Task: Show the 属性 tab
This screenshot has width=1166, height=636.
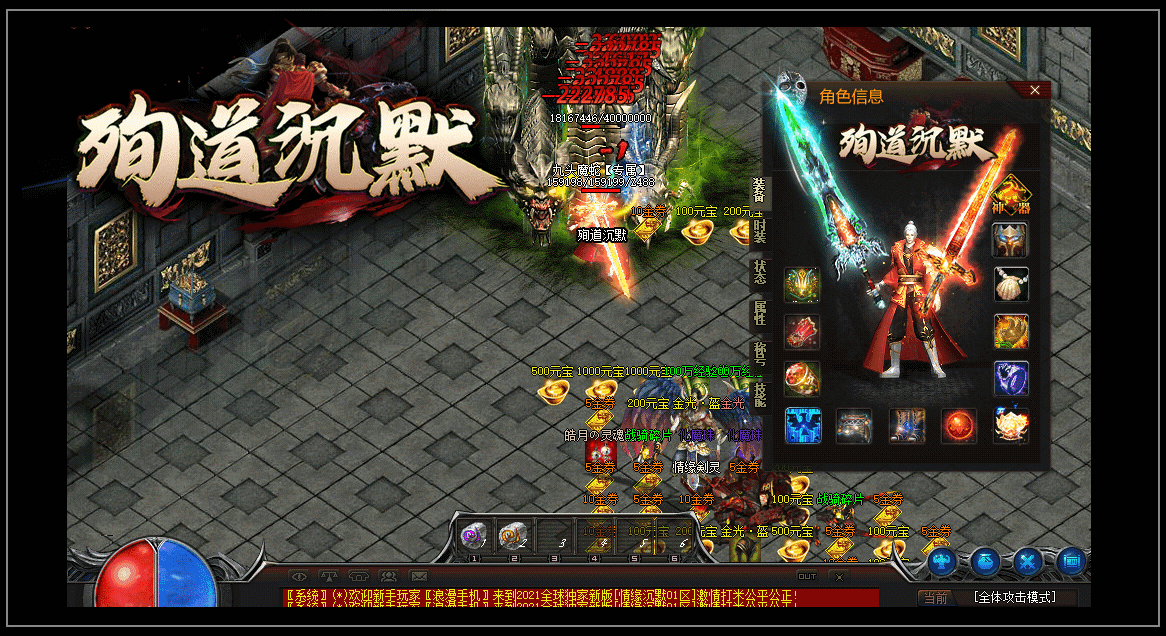Action: pos(759,314)
